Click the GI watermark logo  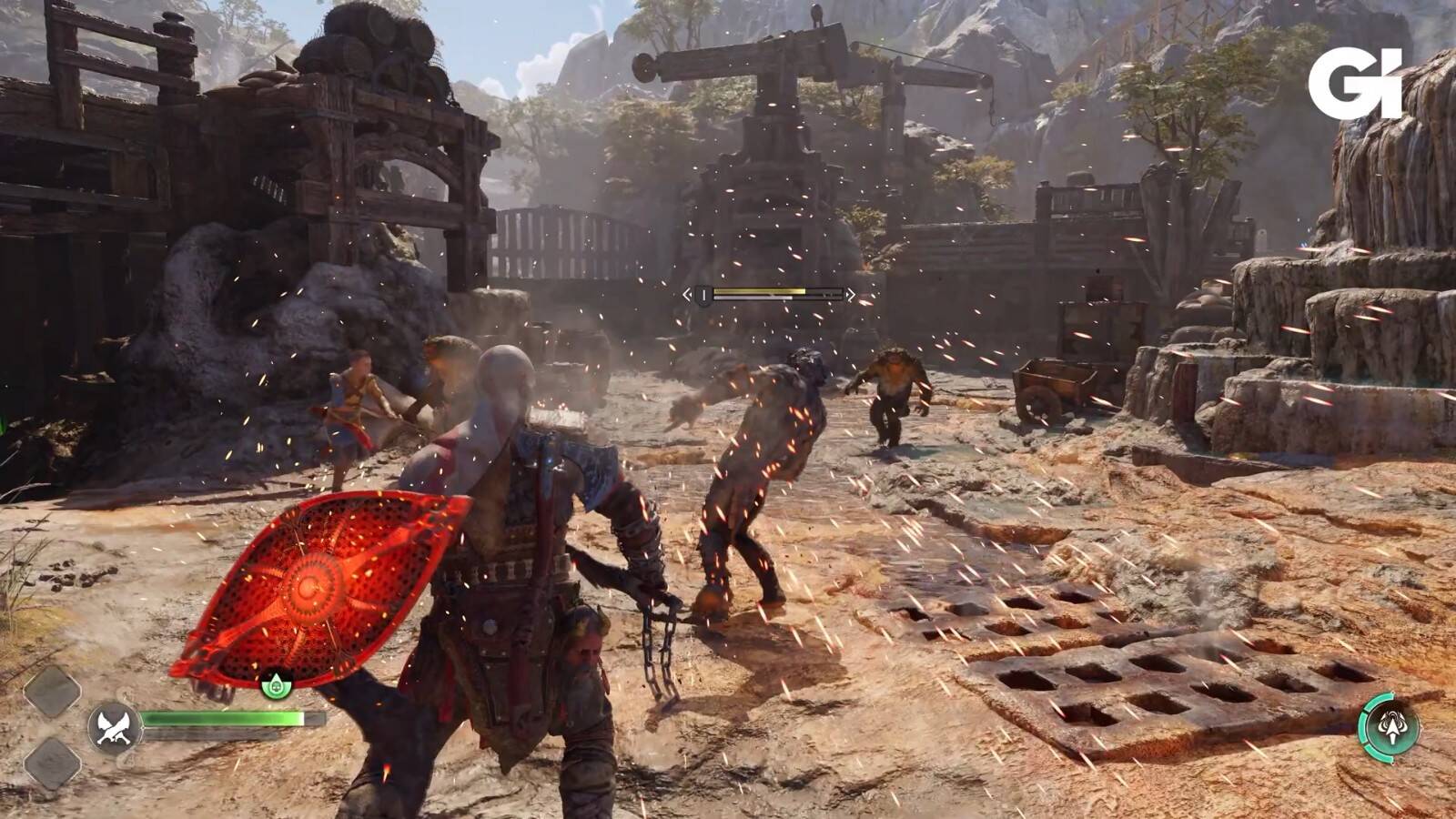click(x=1354, y=83)
